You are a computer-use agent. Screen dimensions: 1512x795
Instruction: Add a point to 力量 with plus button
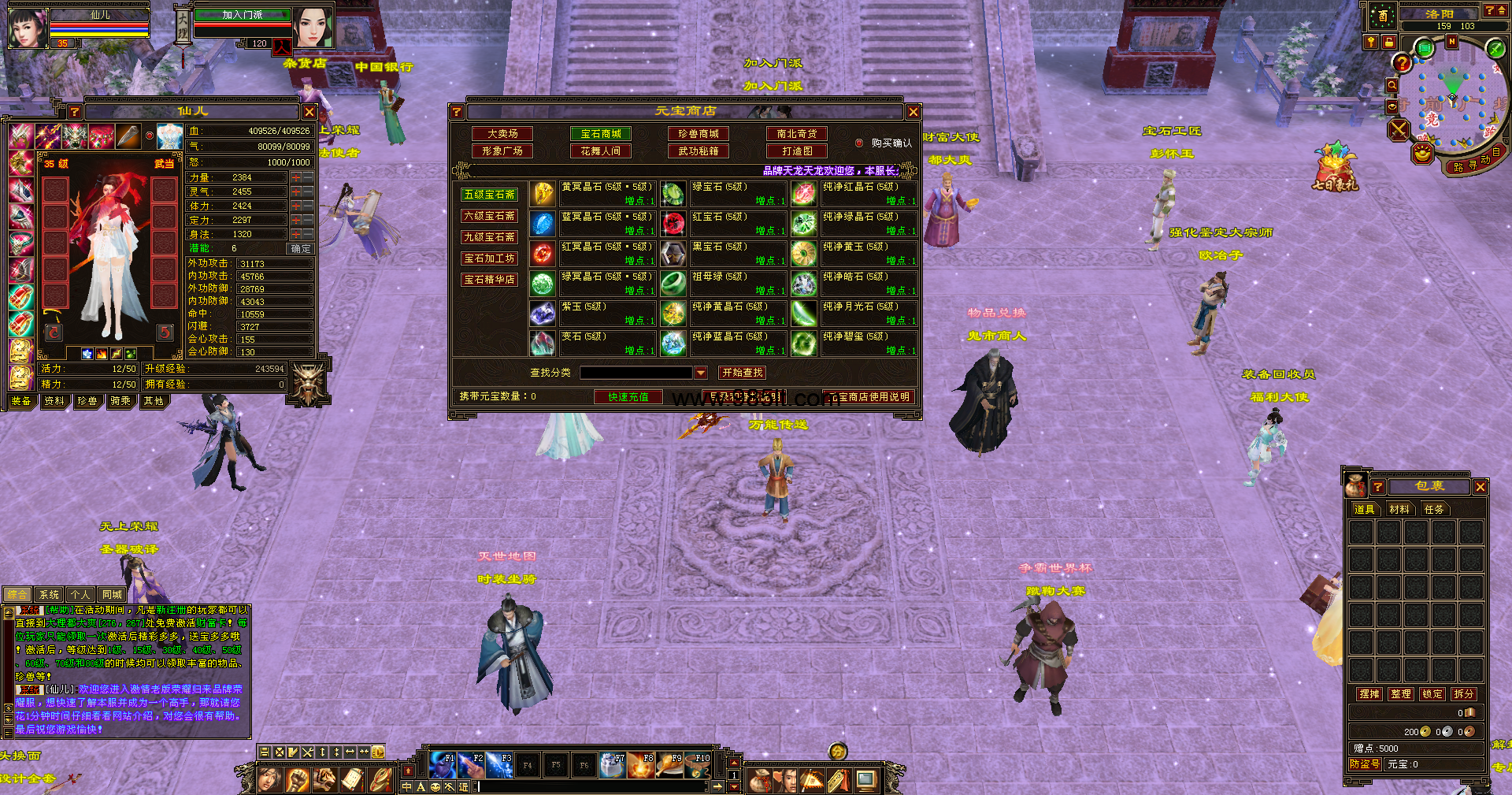296,178
